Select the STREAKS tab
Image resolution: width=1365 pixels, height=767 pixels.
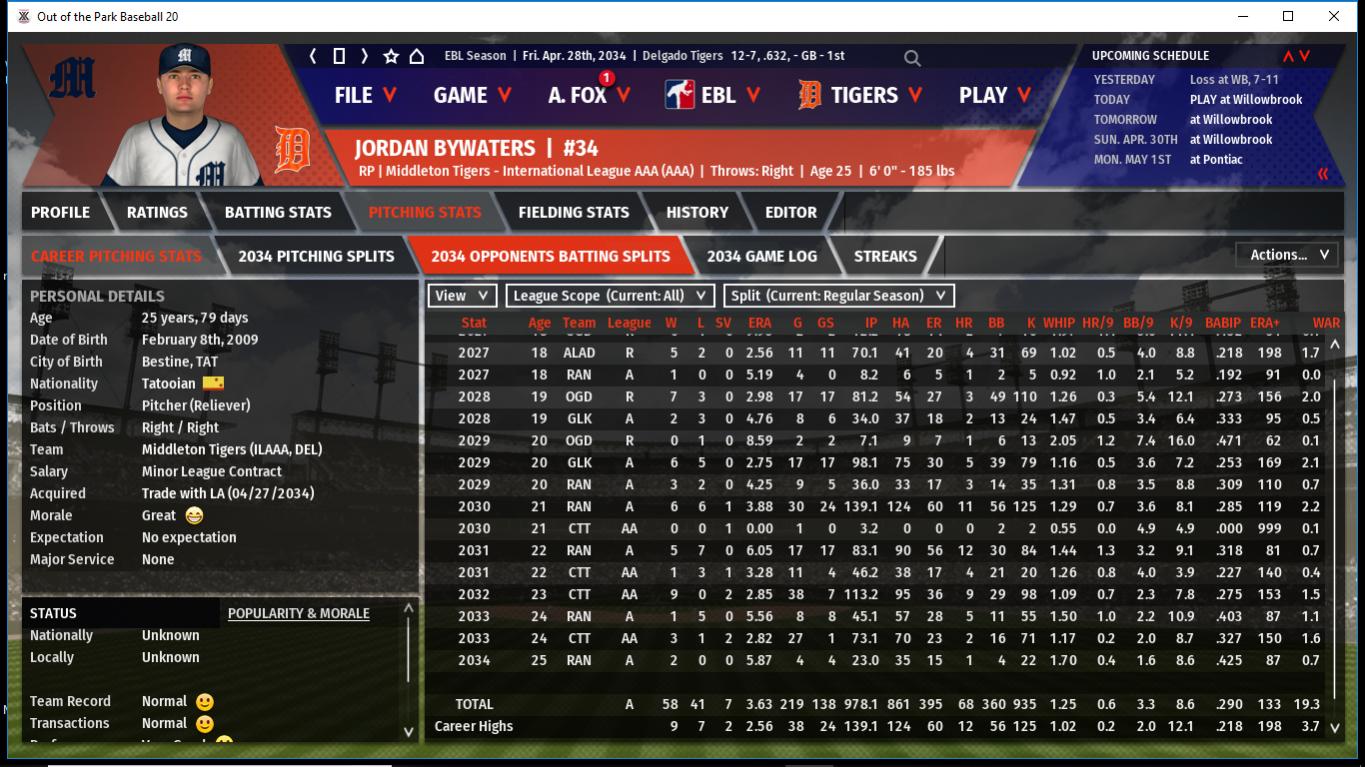885,256
